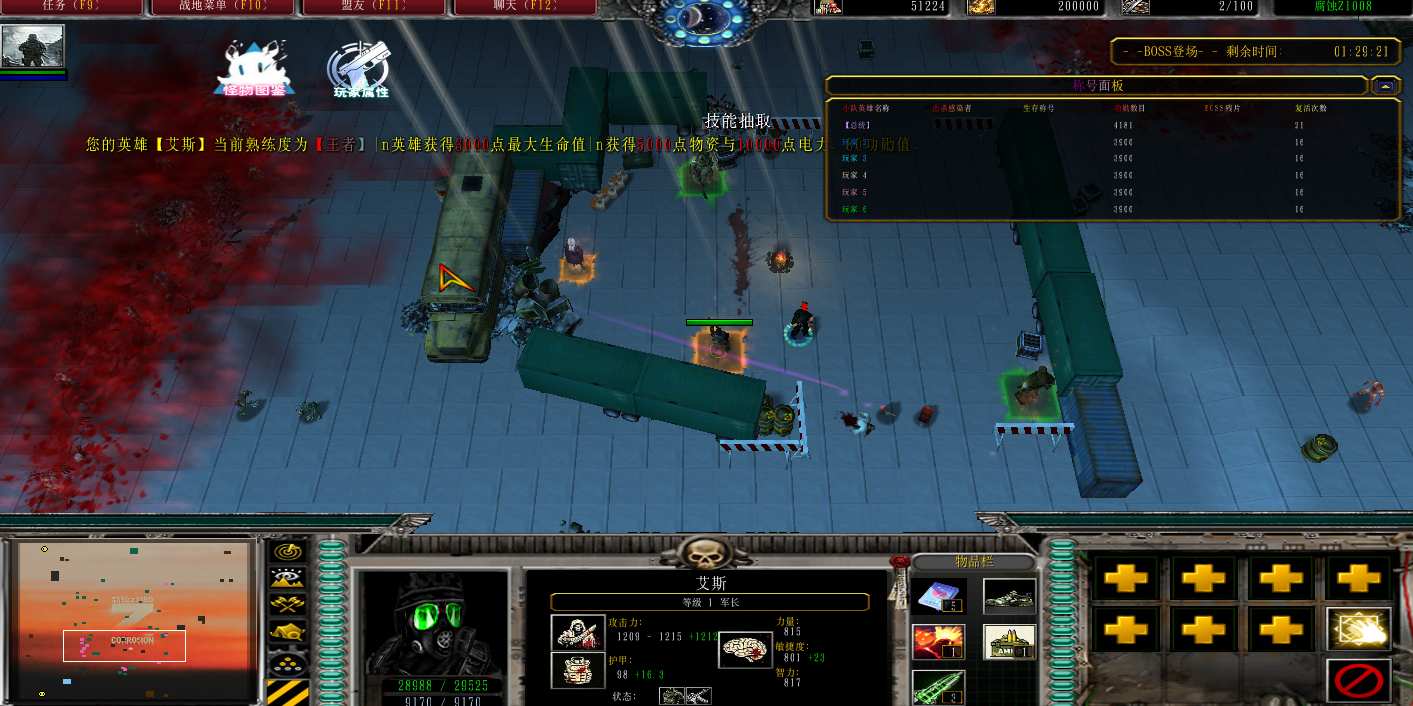Toggle the minimap terrain display button

tap(289, 577)
